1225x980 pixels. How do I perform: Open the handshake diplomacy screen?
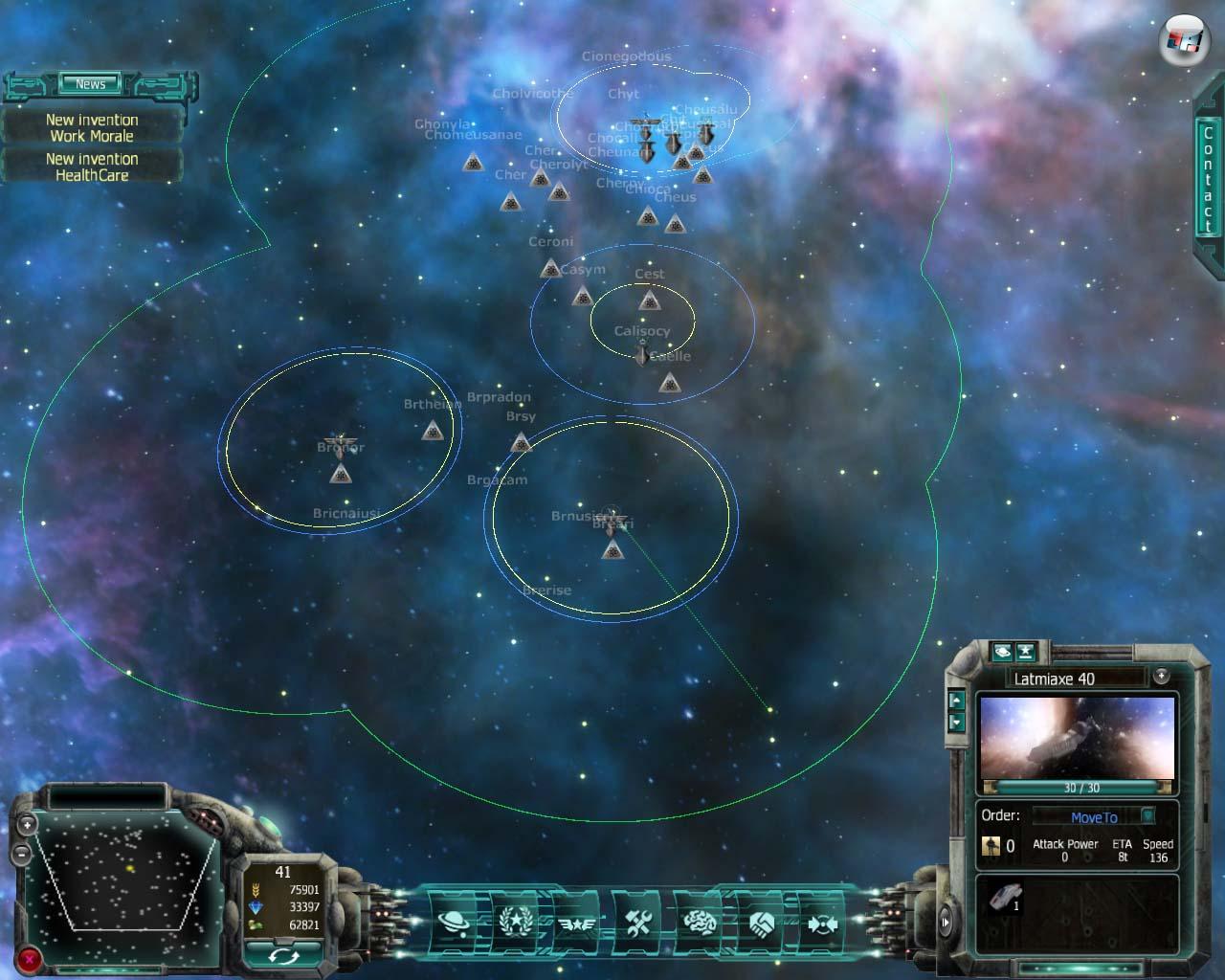click(763, 924)
